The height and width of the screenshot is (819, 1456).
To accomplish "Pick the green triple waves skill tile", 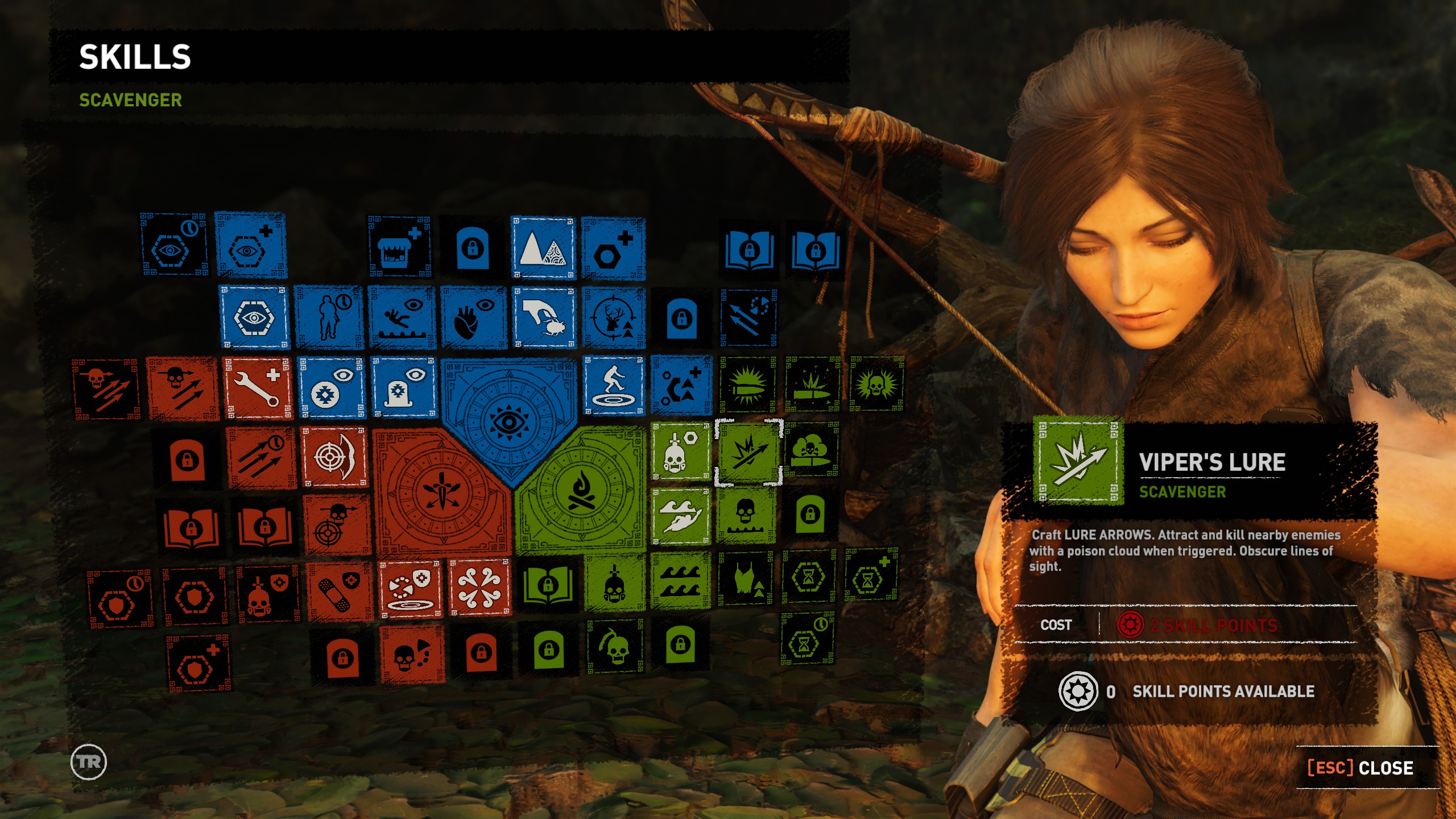I will pyautogui.click(x=681, y=581).
